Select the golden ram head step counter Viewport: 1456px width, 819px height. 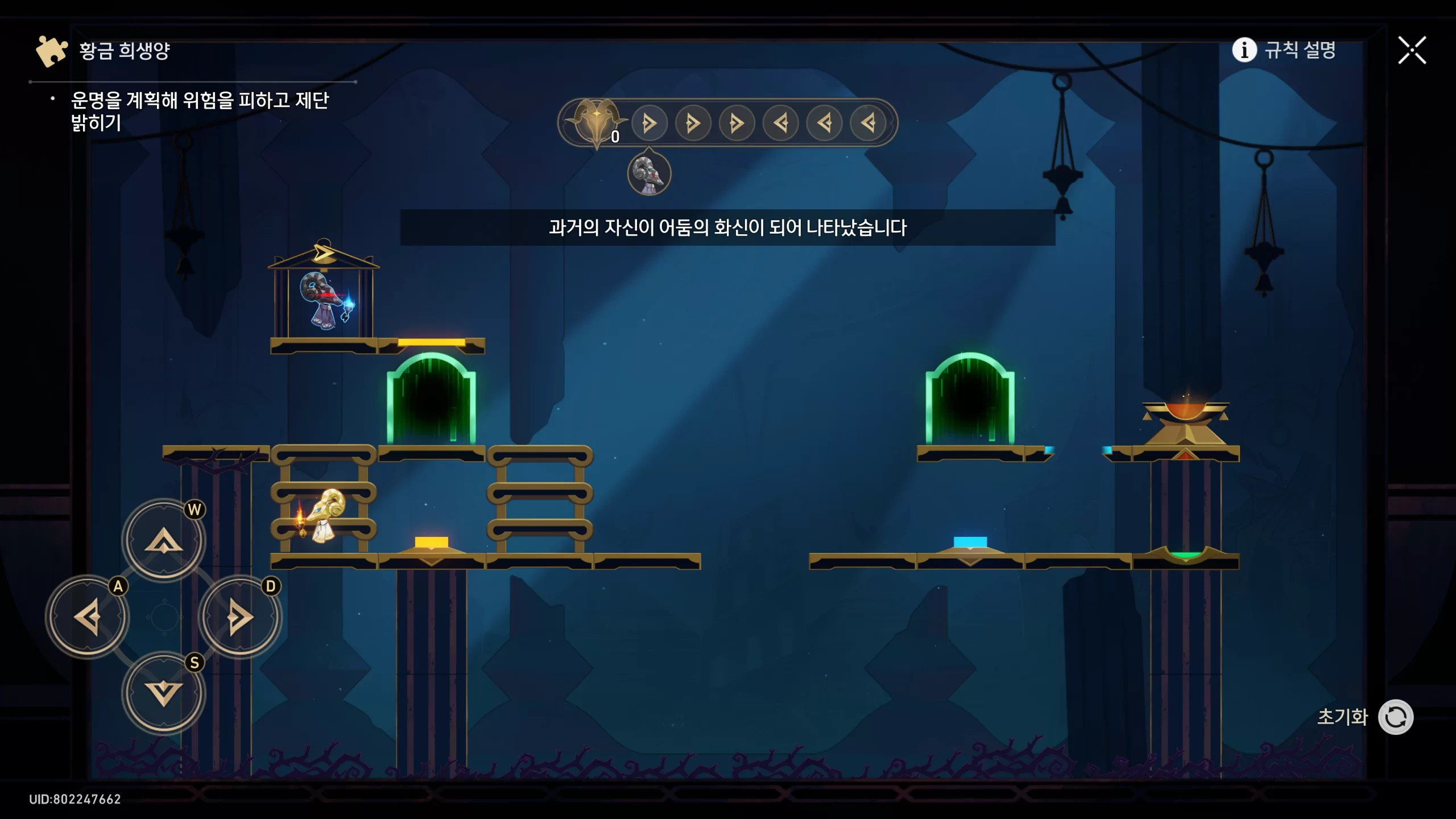(596, 121)
